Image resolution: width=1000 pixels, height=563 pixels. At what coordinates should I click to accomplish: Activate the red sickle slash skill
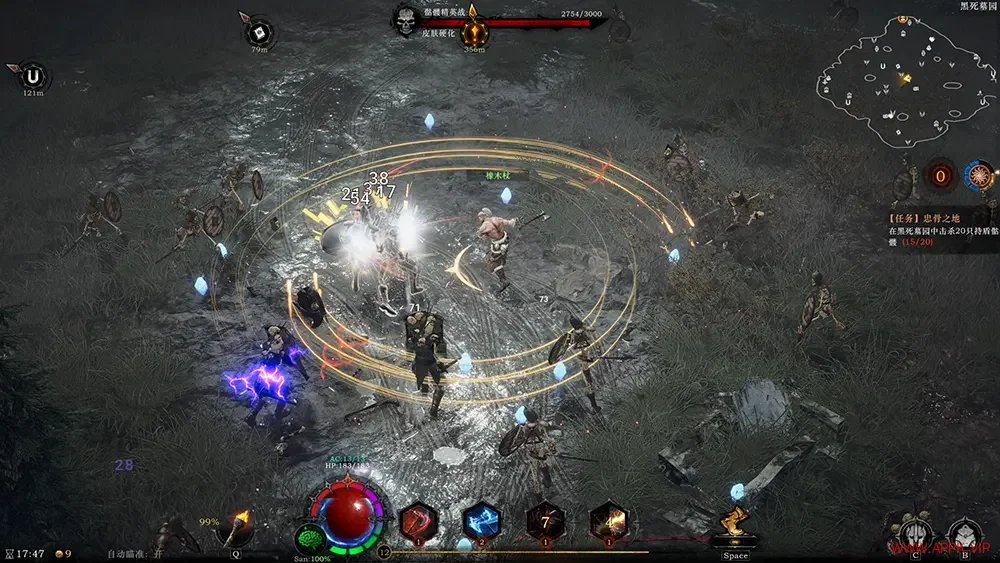tap(418, 522)
